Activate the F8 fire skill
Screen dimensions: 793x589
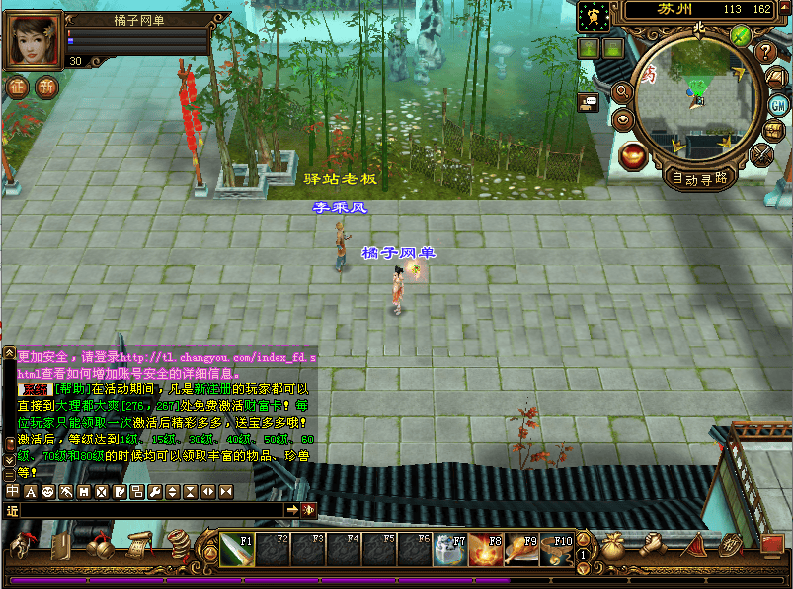(x=485, y=549)
